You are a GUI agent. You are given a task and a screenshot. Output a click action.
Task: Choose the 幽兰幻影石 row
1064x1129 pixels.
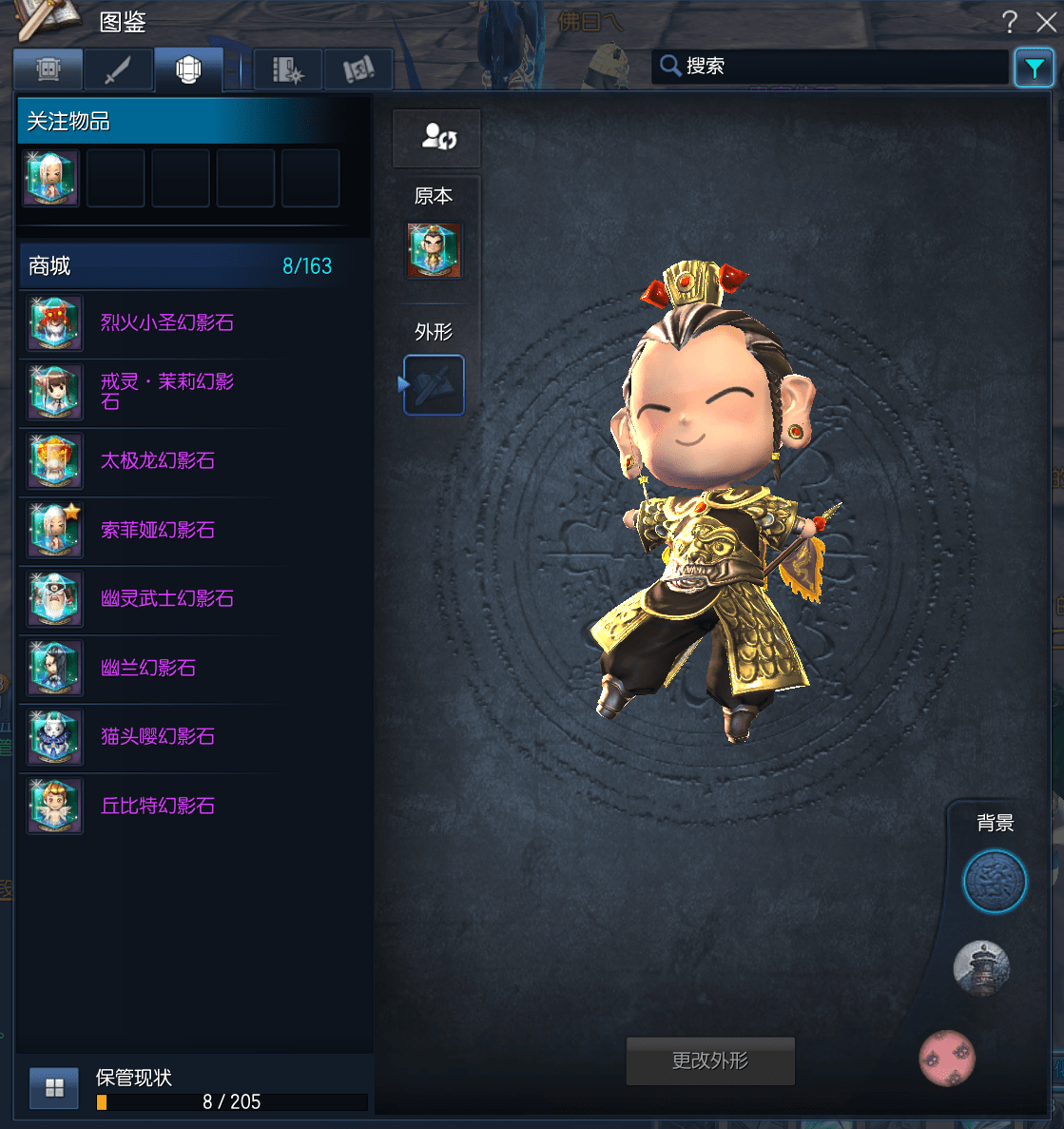point(148,668)
